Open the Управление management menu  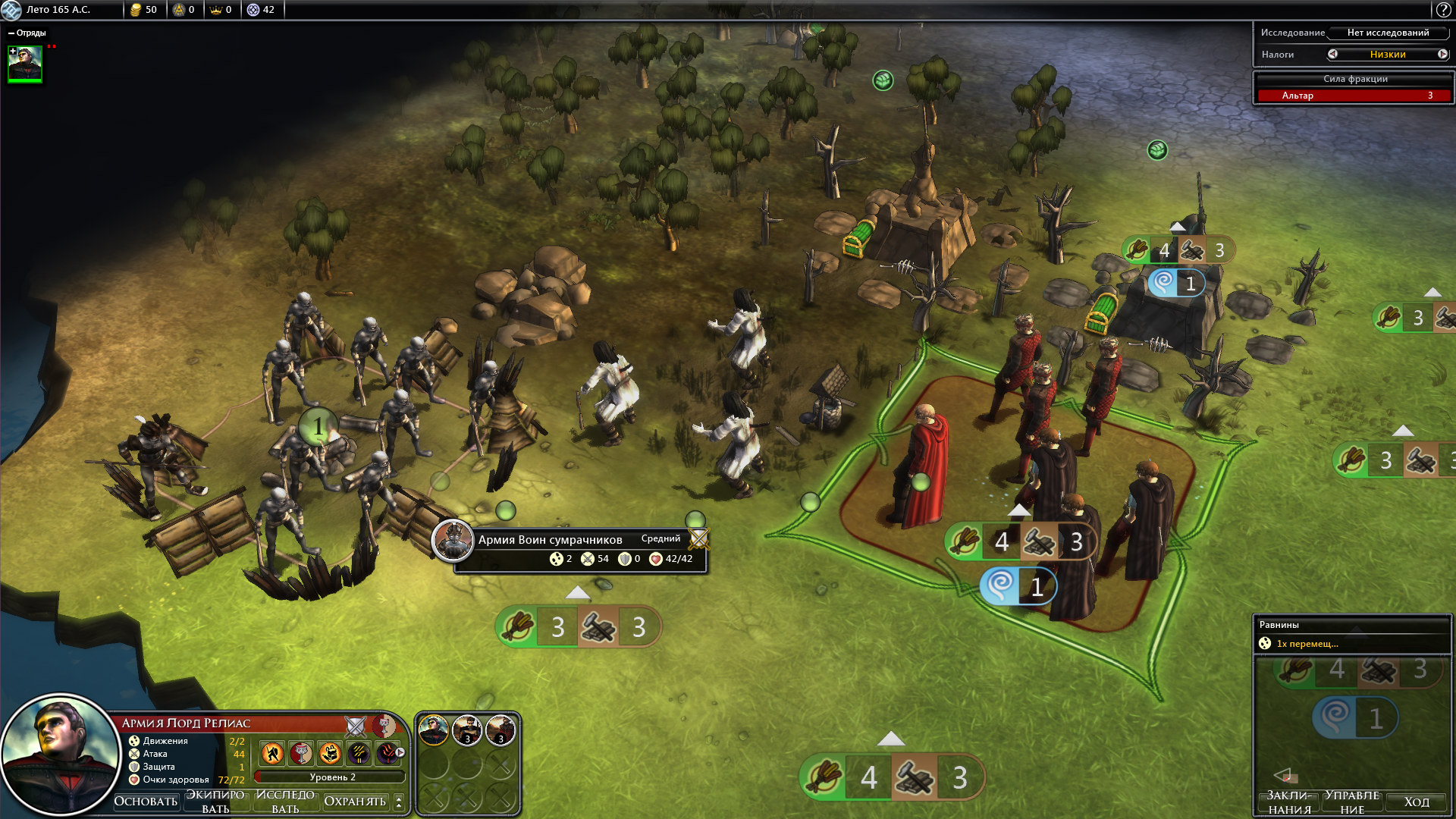click(1352, 802)
